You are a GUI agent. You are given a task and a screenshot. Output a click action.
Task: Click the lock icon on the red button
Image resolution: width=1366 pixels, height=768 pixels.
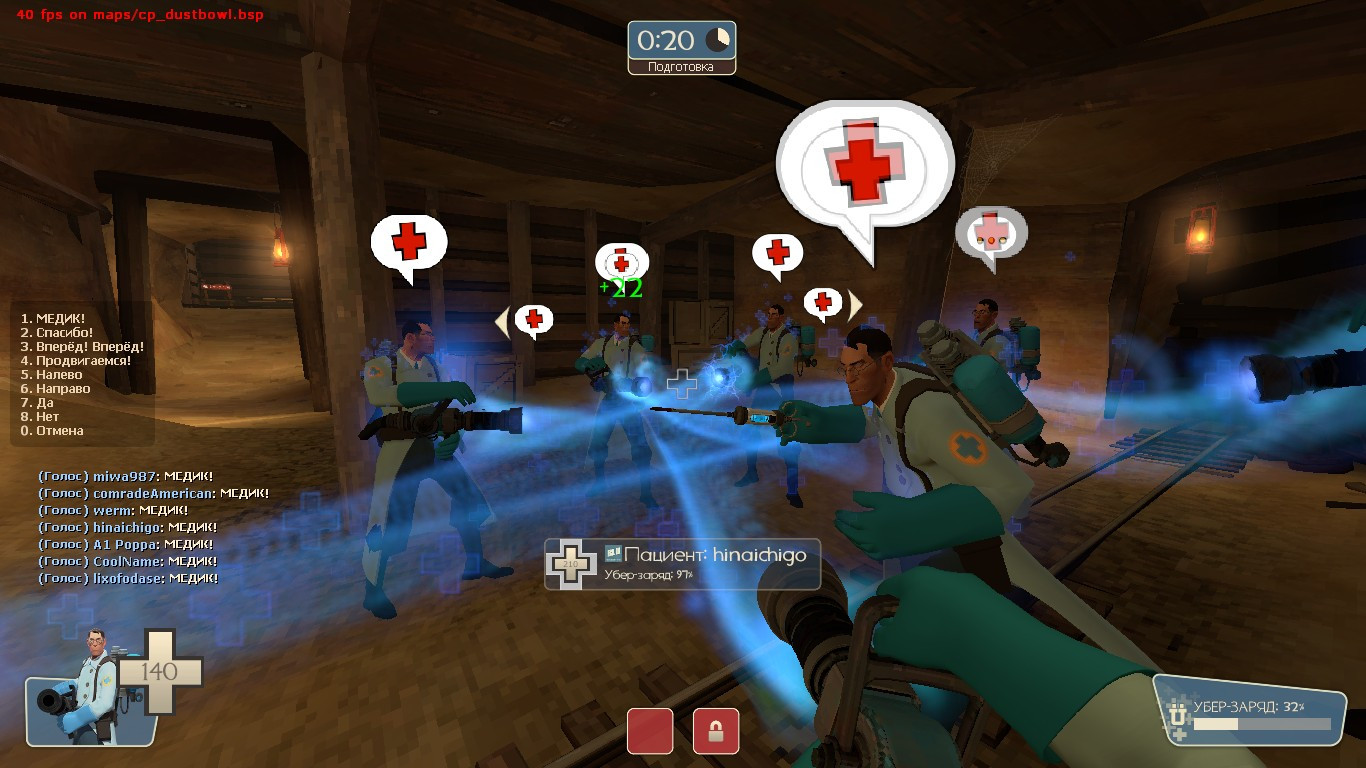click(715, 732)
